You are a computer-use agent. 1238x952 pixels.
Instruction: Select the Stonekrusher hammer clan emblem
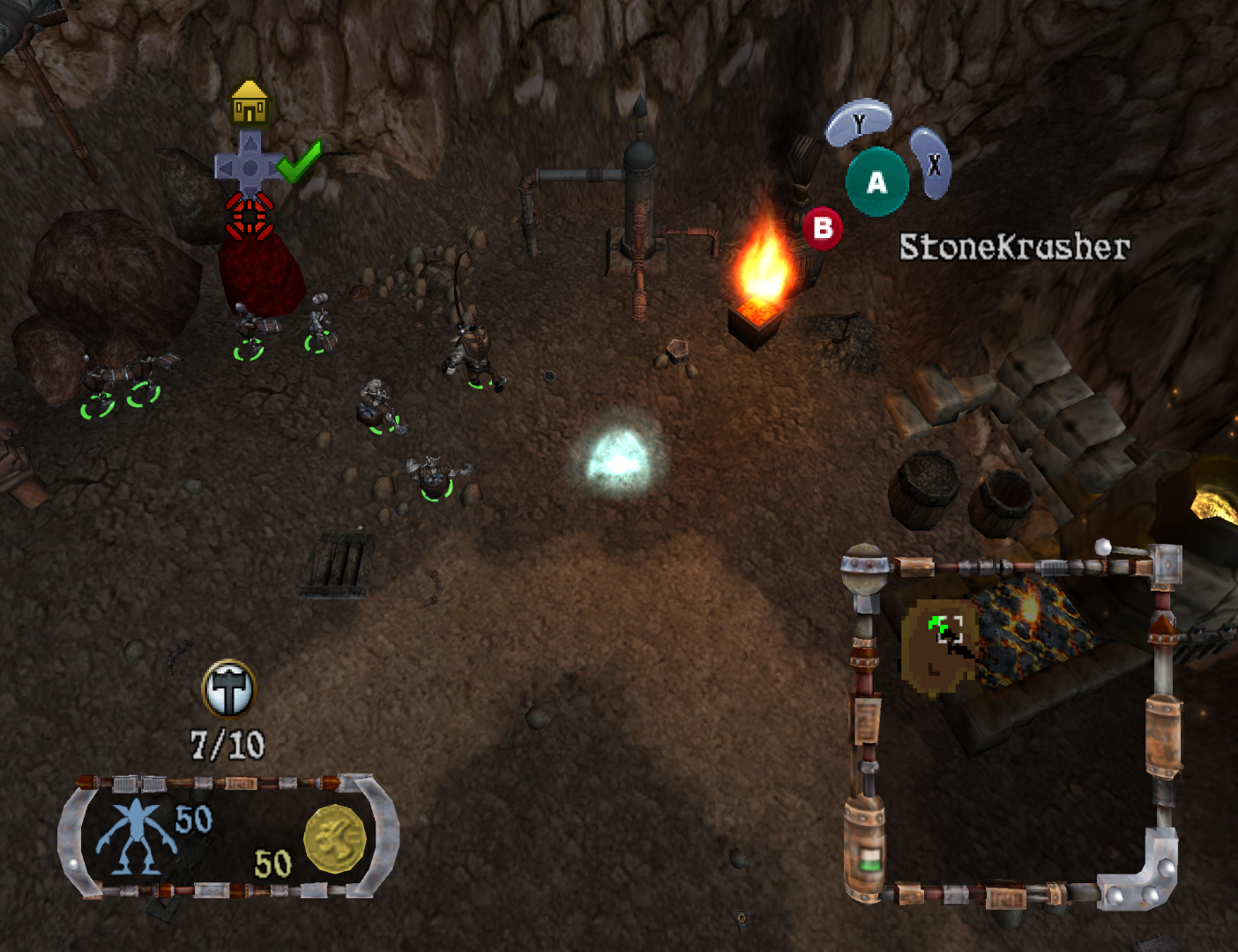(228, 689)
